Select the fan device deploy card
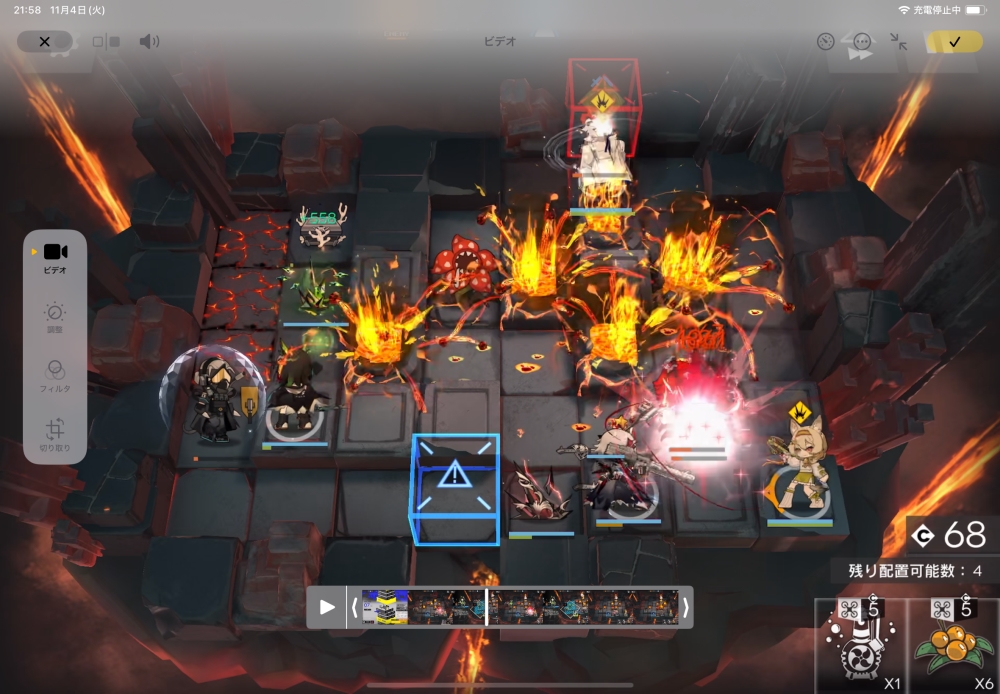 pos(858,645)
